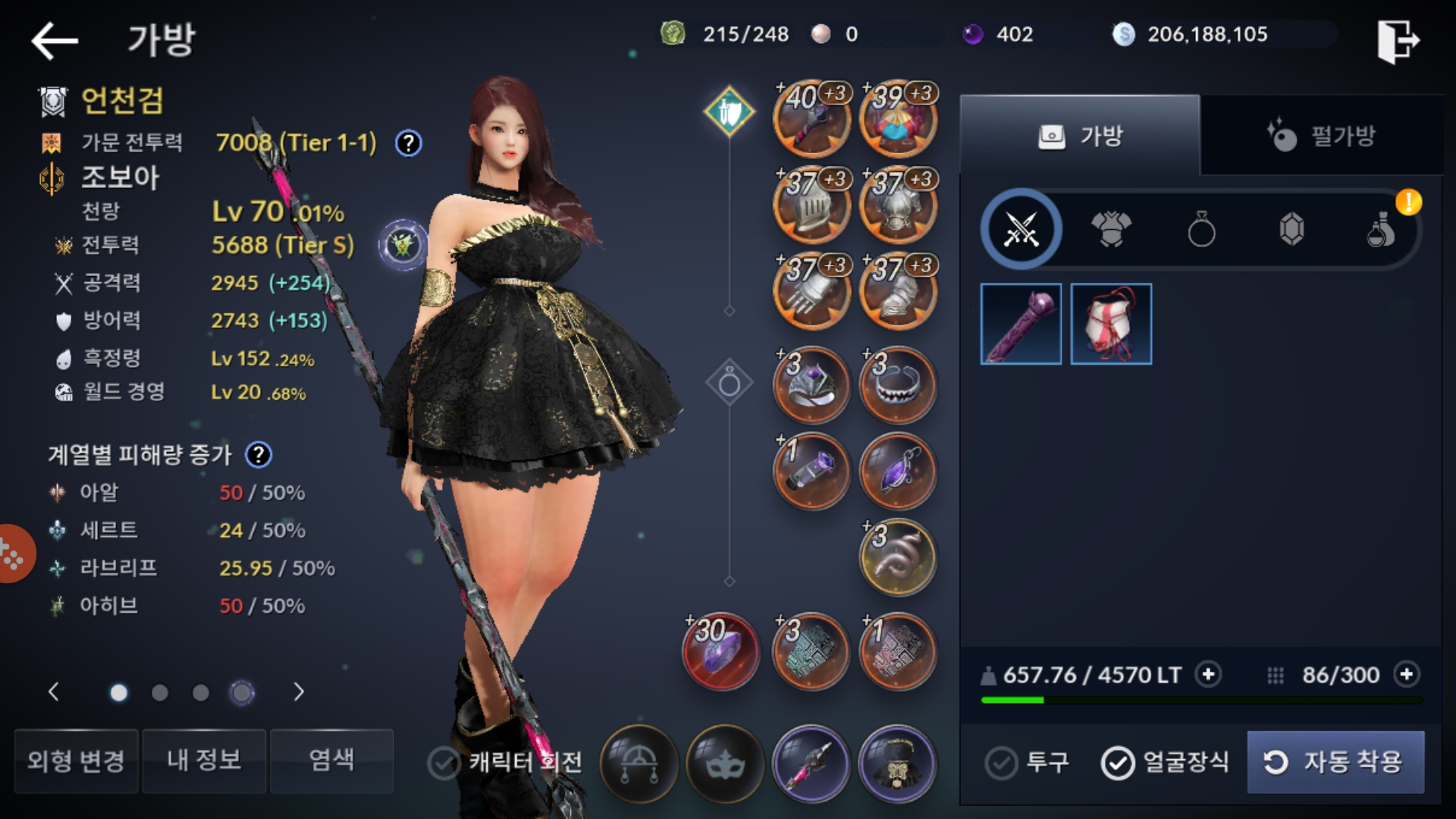Viewport: 1456px width, 819px height.
Task: Go back with the arrow button
Action: point(55,40)
